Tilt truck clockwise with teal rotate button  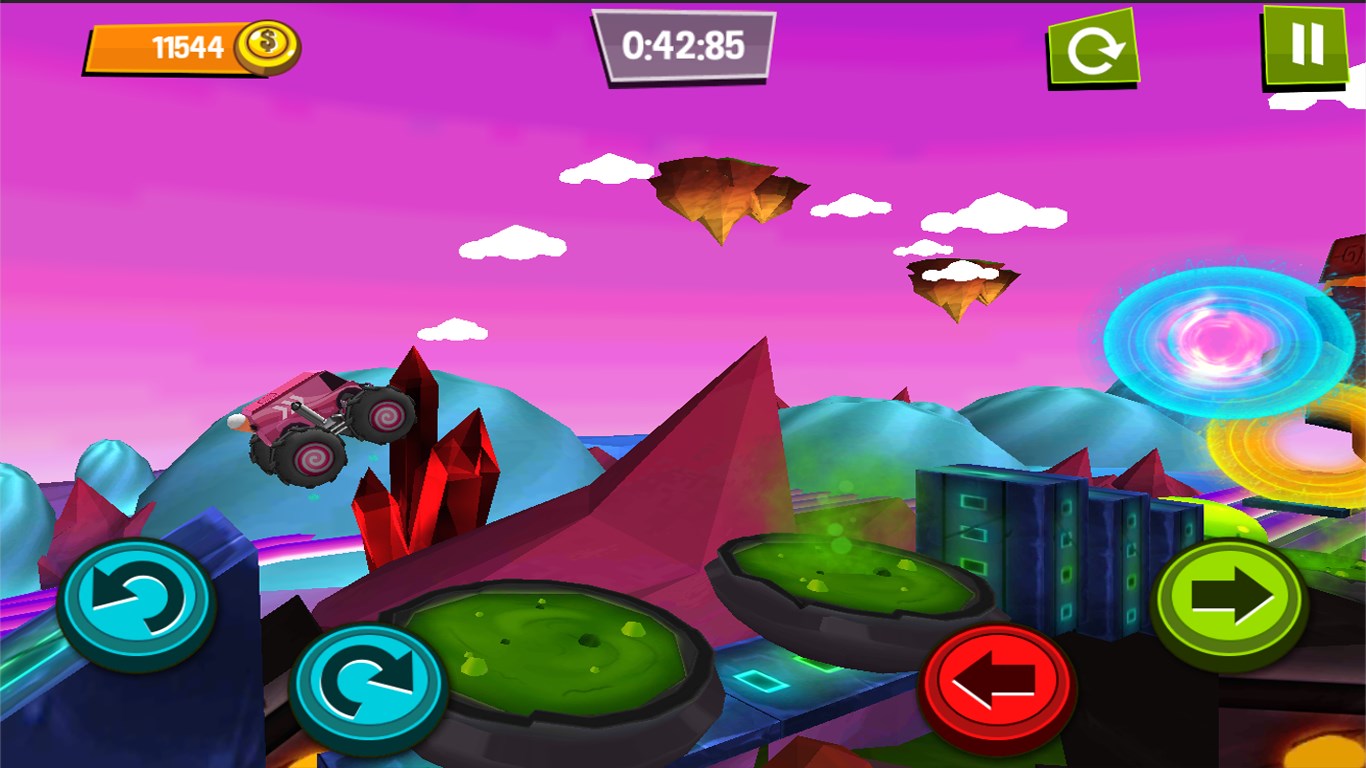[x=368, y=687]
